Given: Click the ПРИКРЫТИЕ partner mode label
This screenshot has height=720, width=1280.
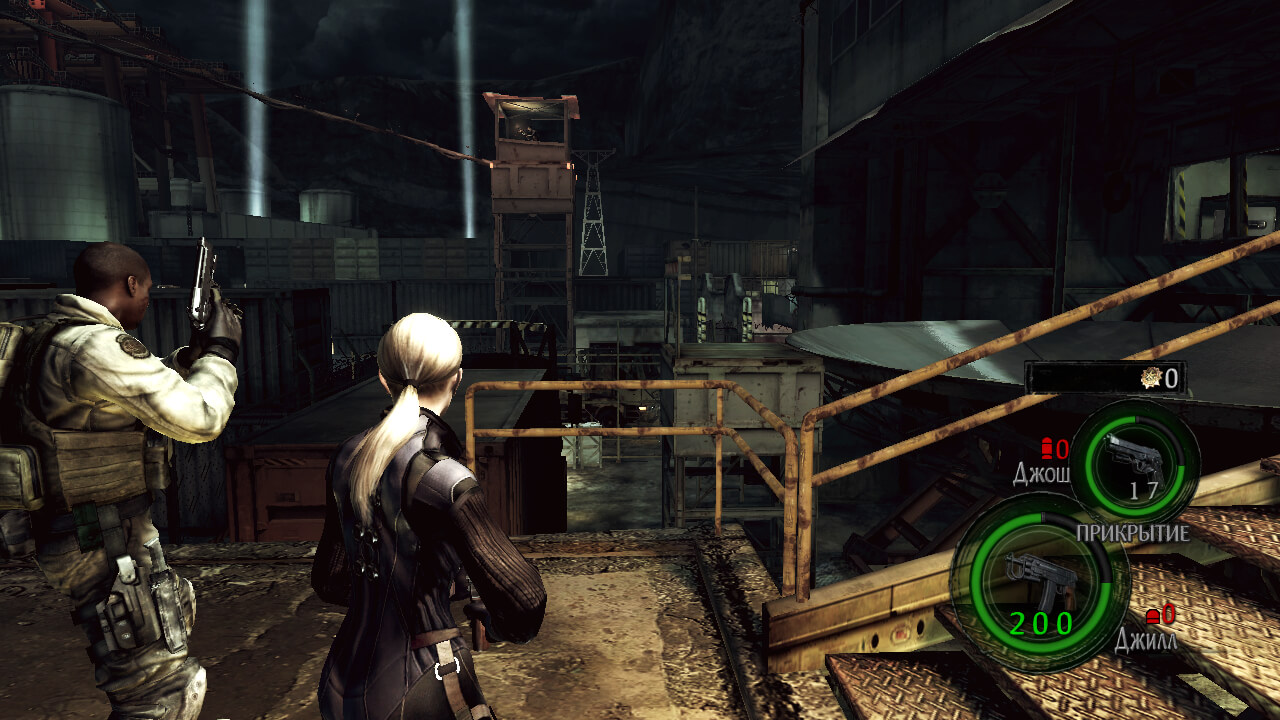Looking at the screenshot, I should pyautogui.click(x=1132, y=533).
